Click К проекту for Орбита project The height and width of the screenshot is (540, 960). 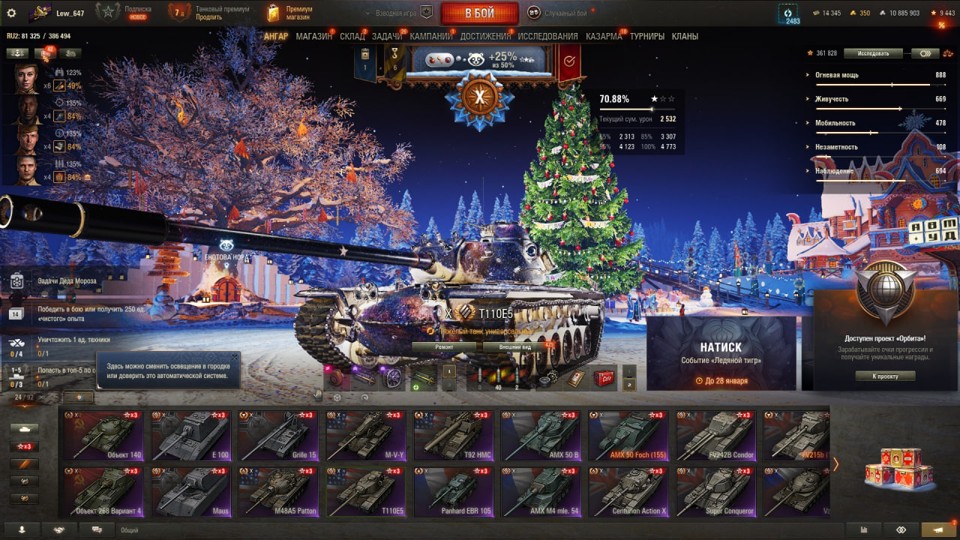(x=885, y=376)
